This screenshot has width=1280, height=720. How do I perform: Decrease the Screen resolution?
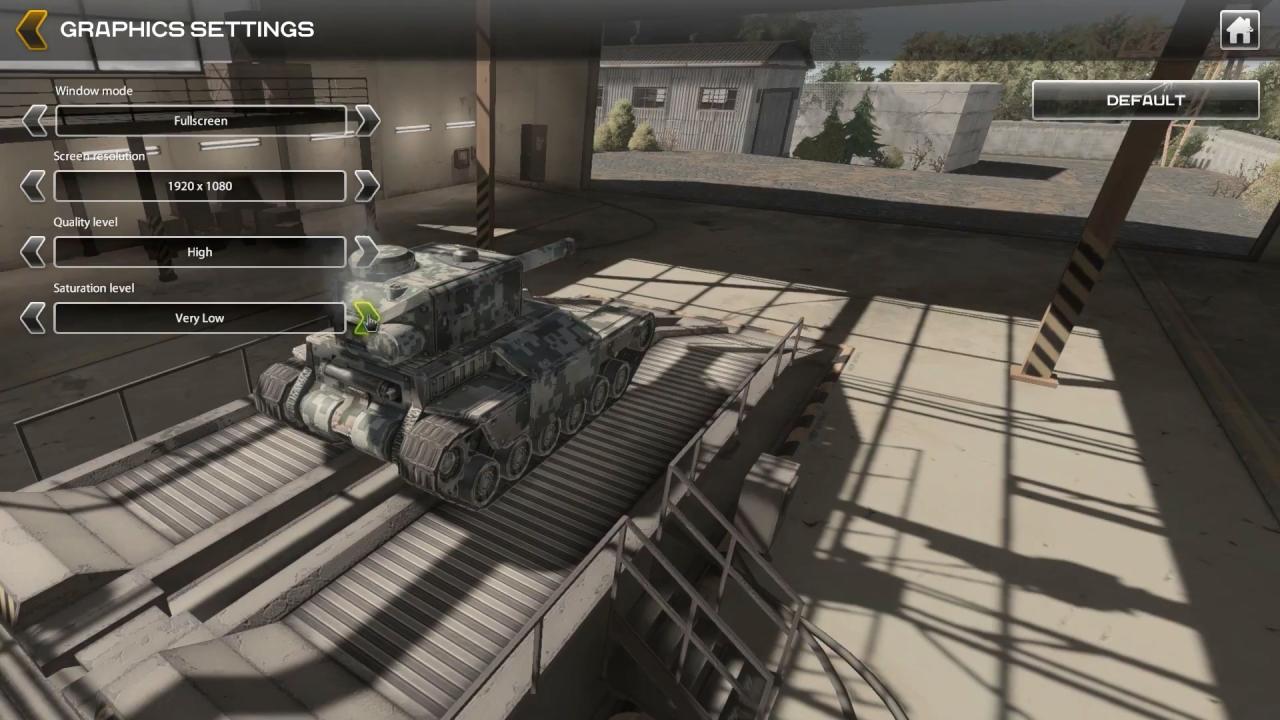tap(33, 186)
